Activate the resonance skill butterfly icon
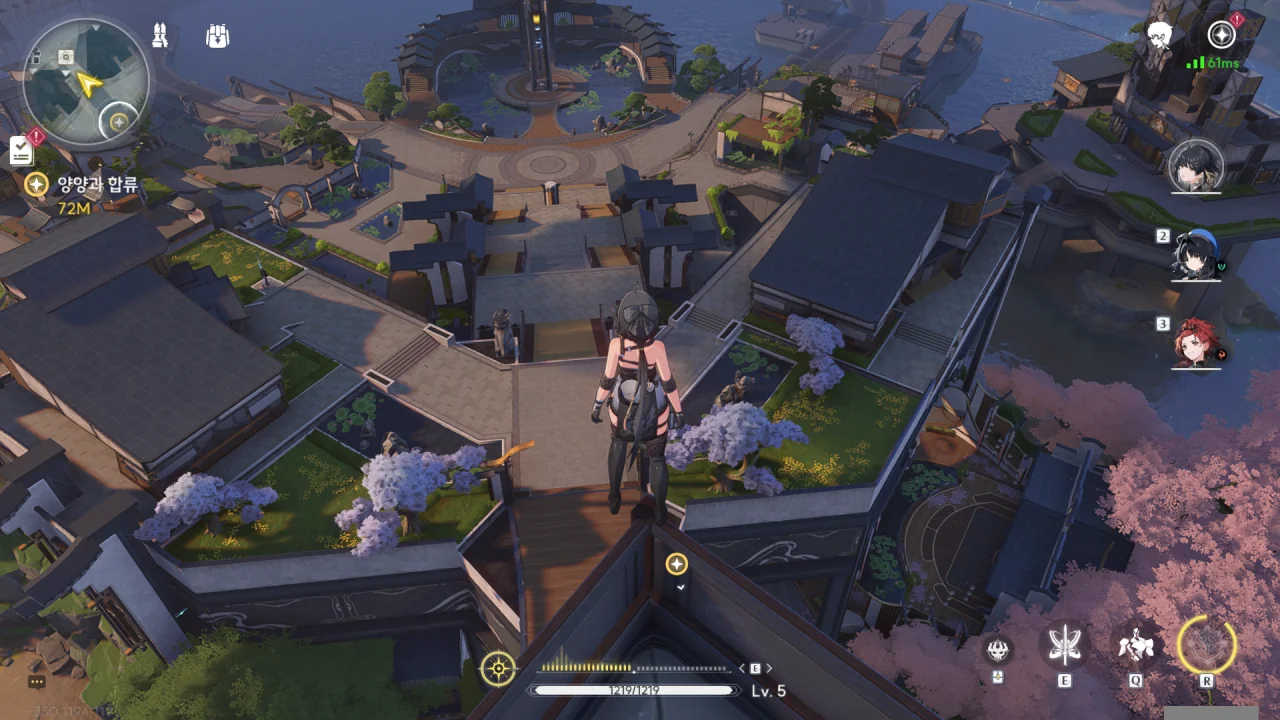Screen dimensions: 1280x720 pos(1064,645)
